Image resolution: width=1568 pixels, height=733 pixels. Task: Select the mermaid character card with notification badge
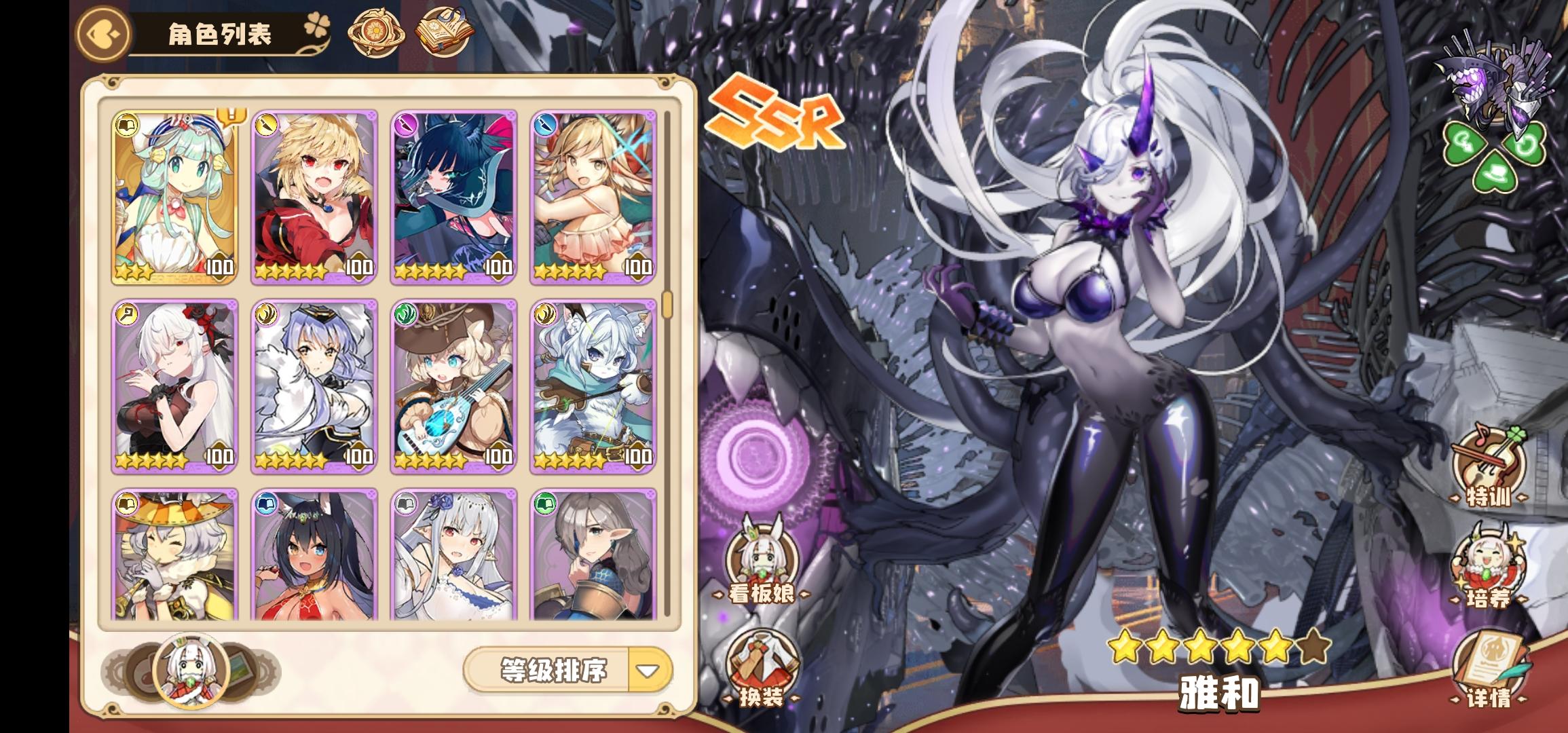point(175,197)
